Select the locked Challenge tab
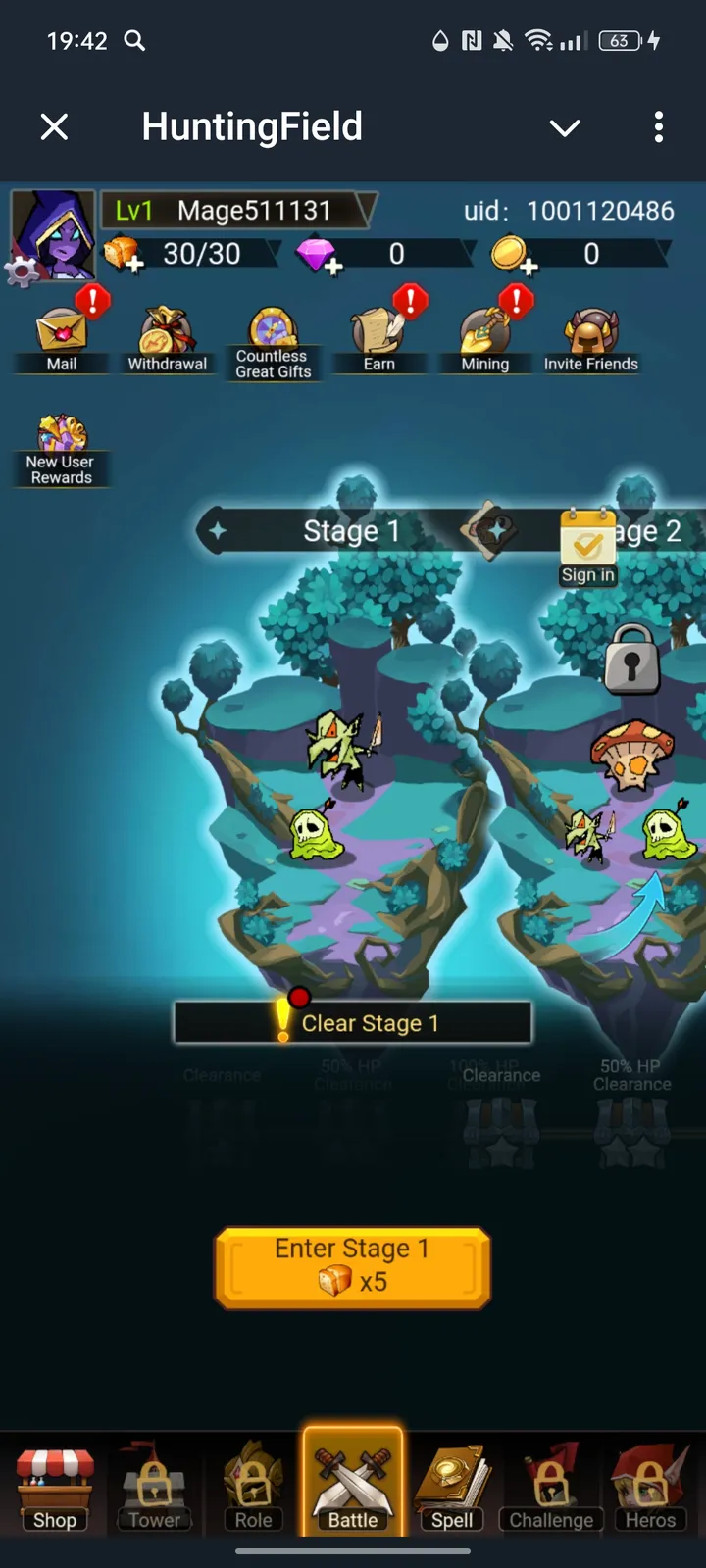The height and width of the screenshot is (1568, 706). (551, 1485)
